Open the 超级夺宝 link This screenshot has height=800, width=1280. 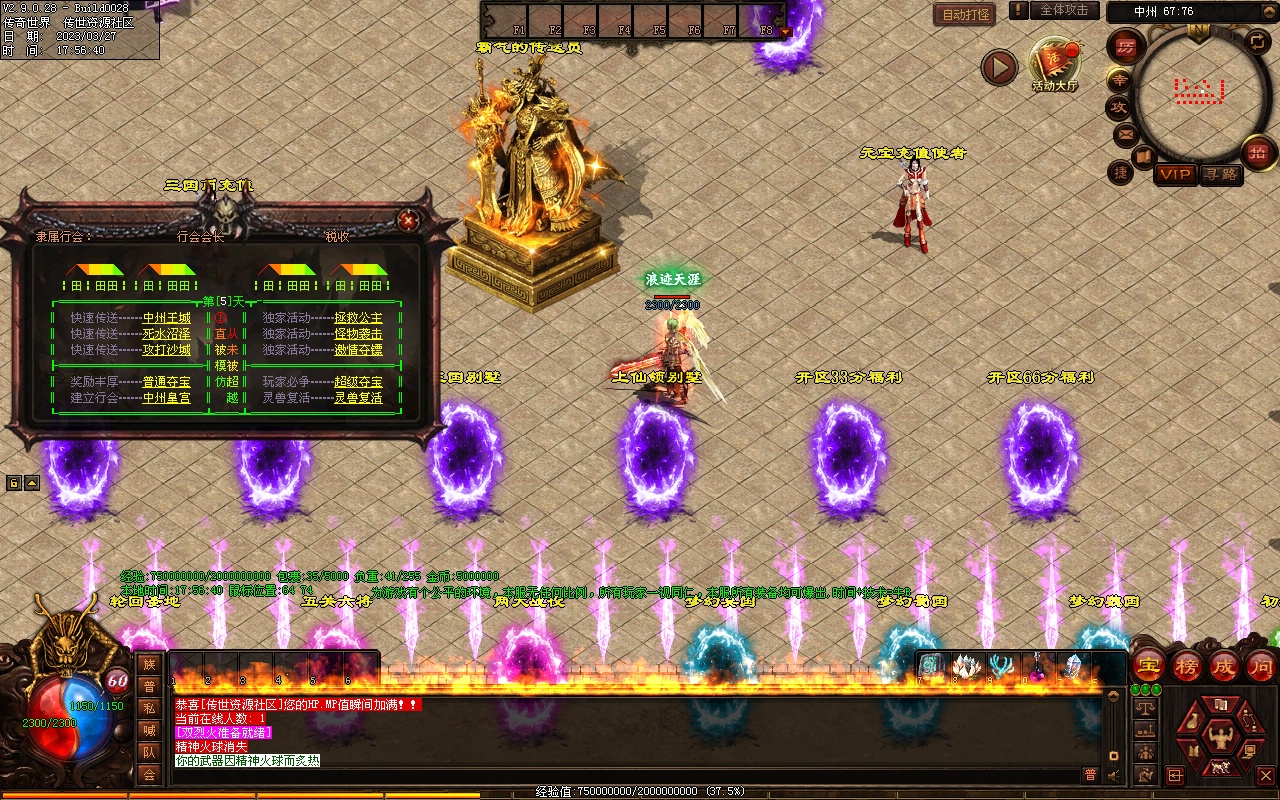pyautogui.click(x=358, y=382)
